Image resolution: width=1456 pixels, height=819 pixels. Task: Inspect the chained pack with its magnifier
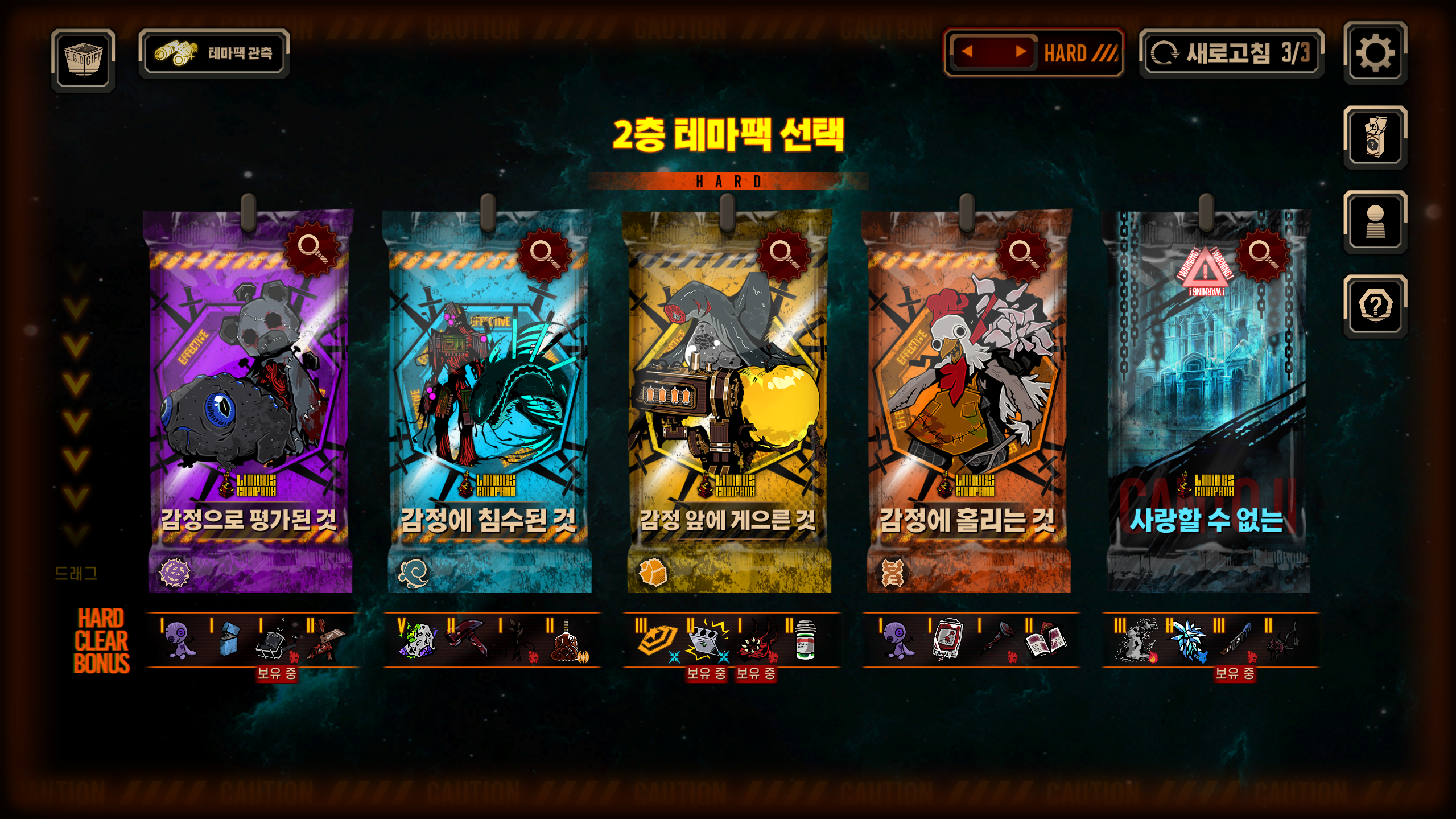click(1261, 252)
